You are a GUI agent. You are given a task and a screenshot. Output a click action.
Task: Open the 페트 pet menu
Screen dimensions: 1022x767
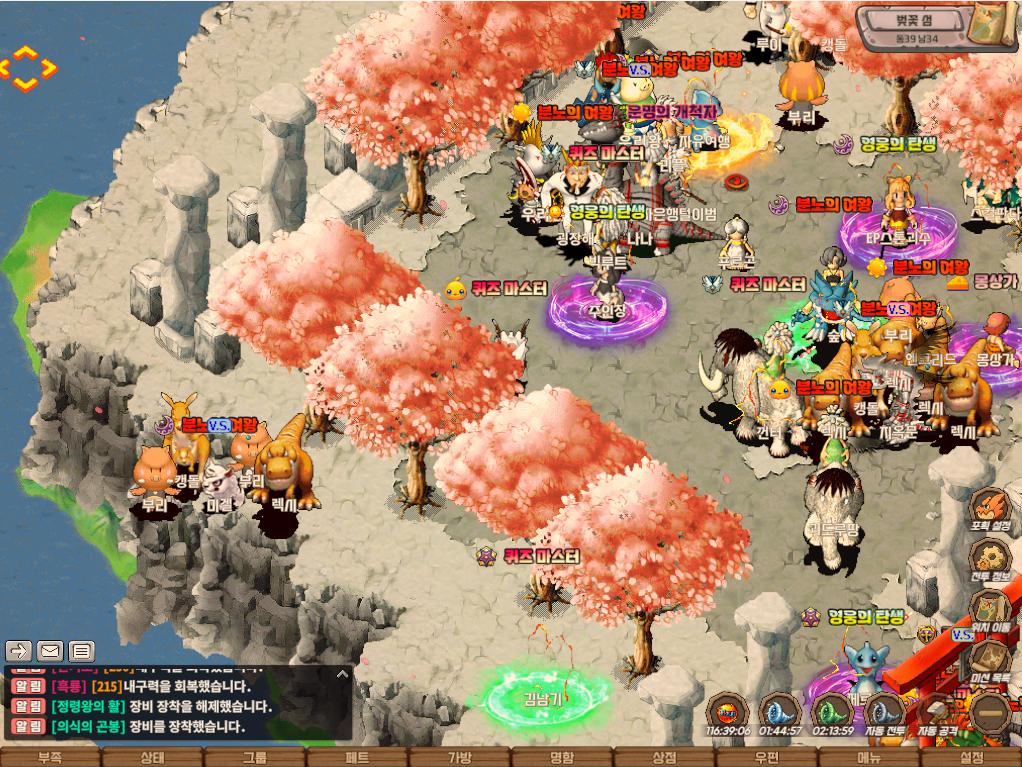(x=357, y=757)
